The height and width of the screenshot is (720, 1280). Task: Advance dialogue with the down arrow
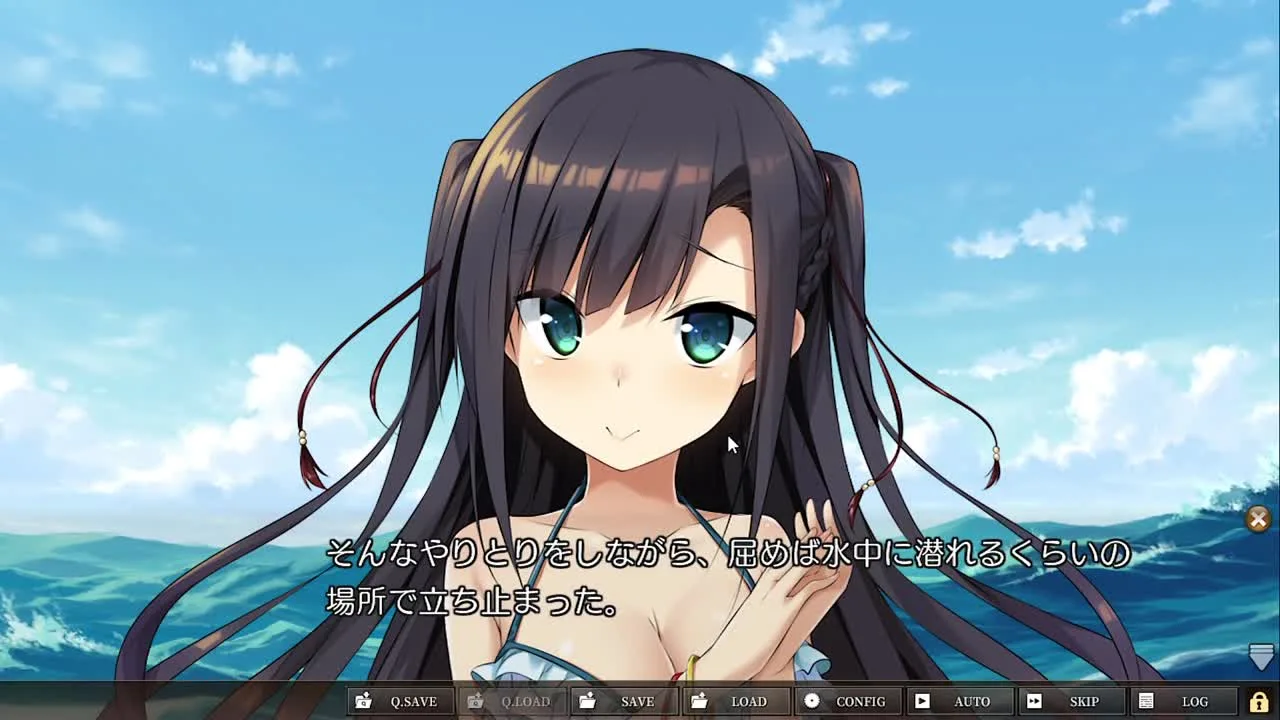(x=1261, y=656)
